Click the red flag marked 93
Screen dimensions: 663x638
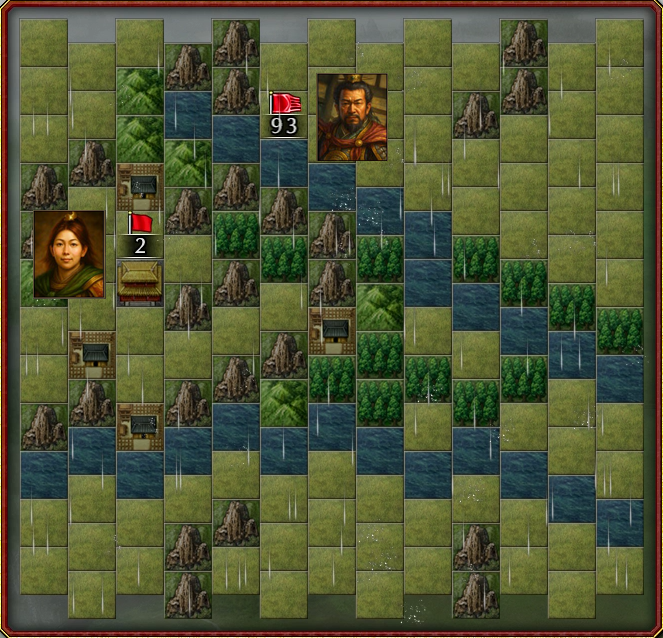(285, 104)
